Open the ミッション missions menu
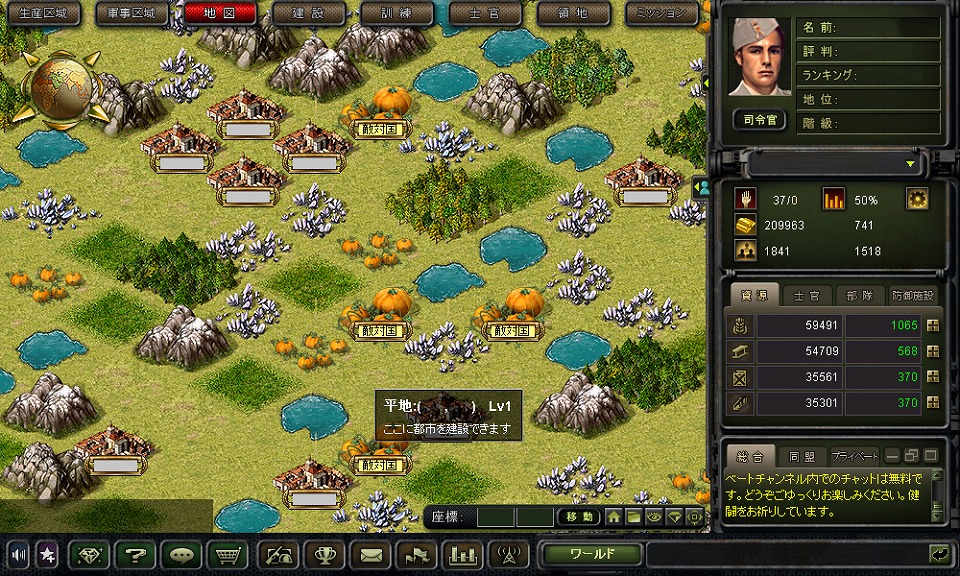 (662, 13)
